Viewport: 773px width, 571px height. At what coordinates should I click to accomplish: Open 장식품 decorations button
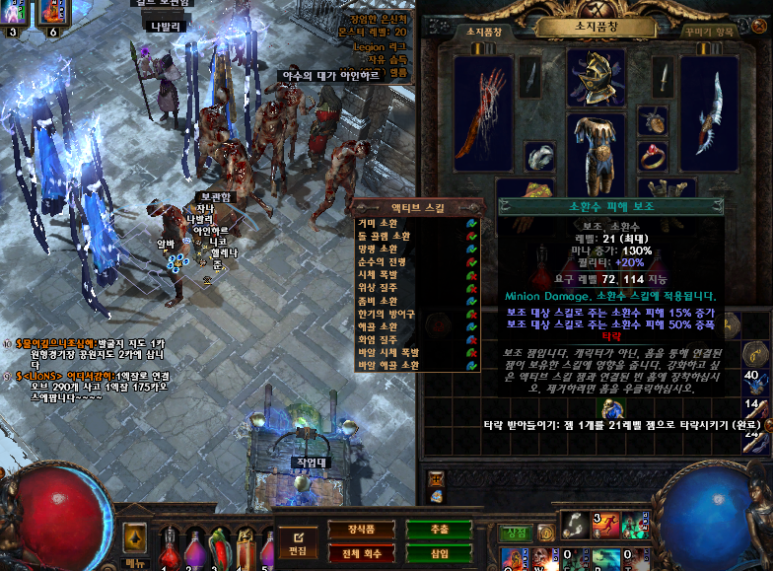[x=360, y=530]
